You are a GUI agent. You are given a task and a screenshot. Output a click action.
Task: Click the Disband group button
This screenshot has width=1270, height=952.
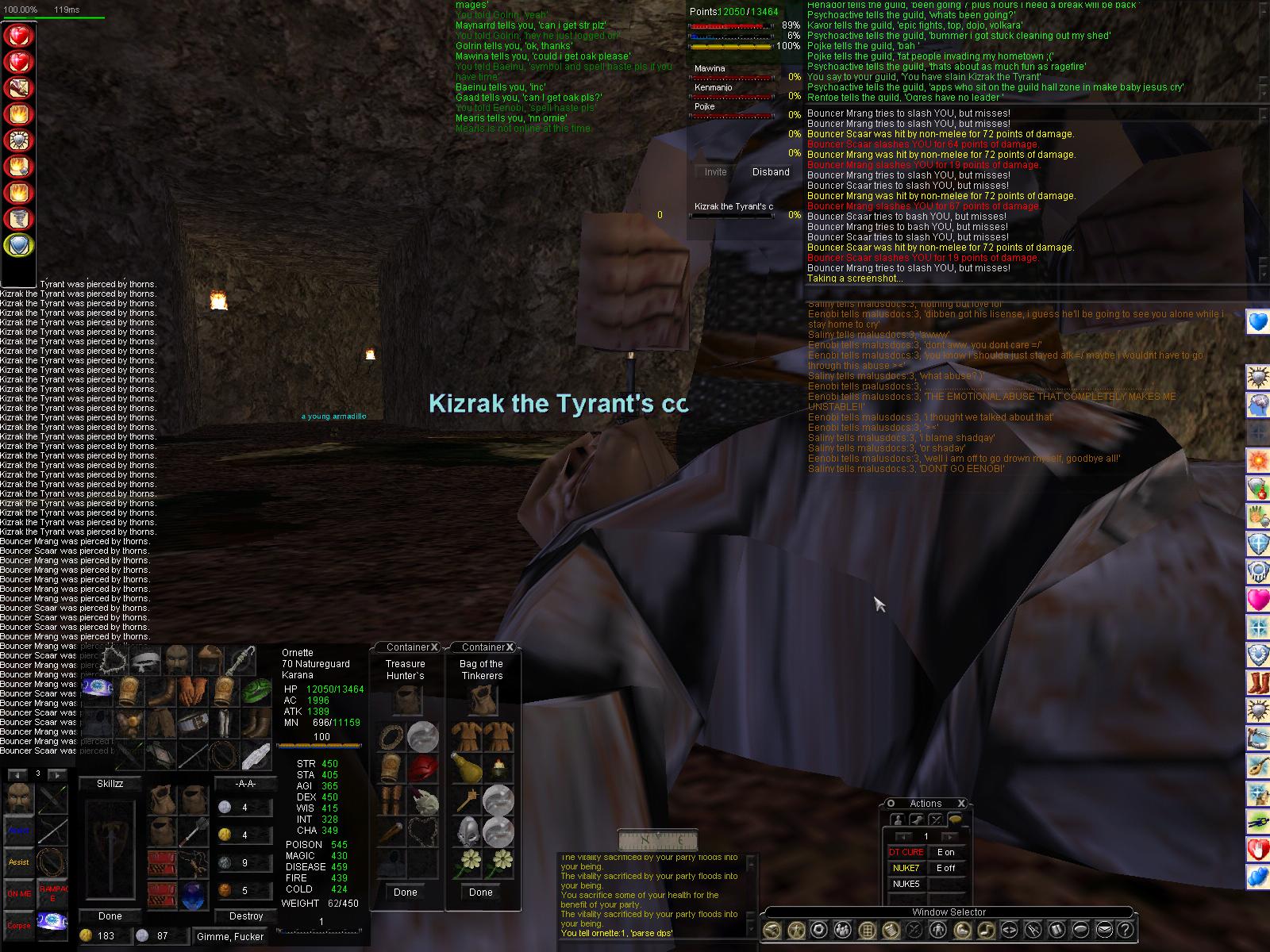pos(770,172)
